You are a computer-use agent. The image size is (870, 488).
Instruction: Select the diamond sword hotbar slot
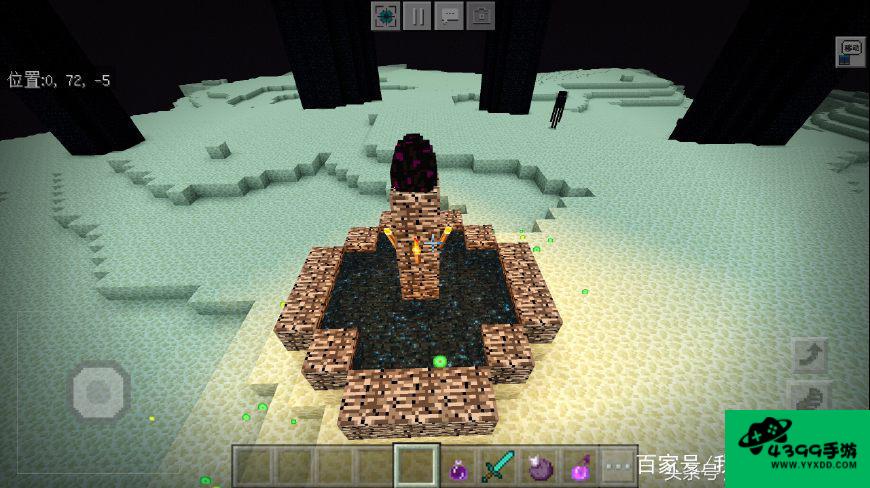(x=498, y=466)
